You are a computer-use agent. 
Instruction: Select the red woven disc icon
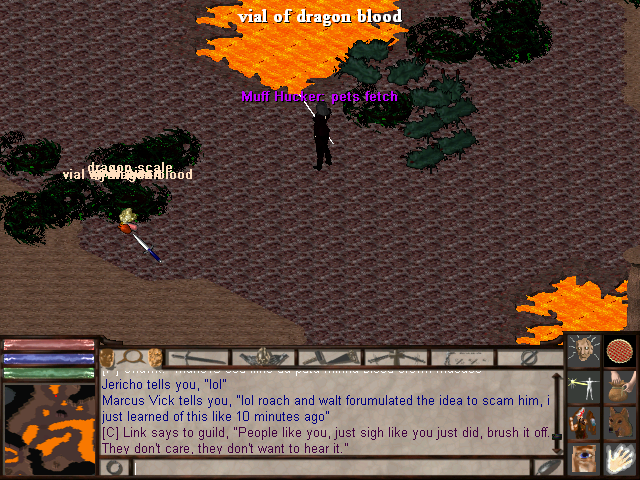tap(620, 351)
